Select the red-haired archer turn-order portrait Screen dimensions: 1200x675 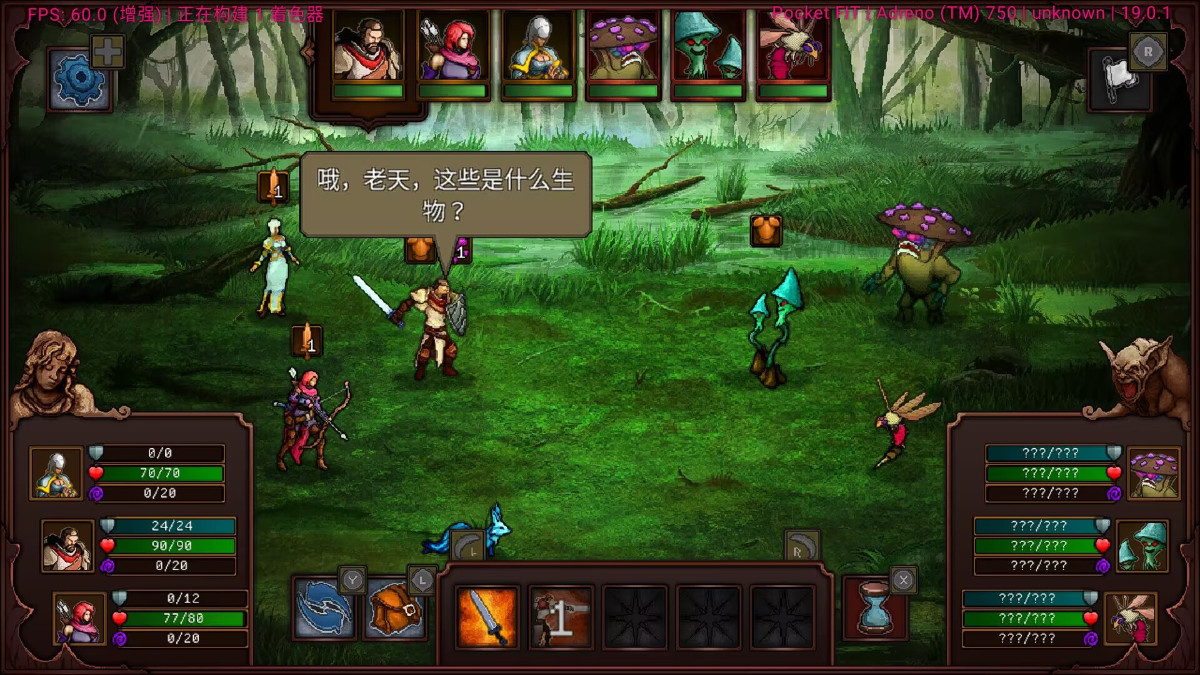tap(453, 47)
